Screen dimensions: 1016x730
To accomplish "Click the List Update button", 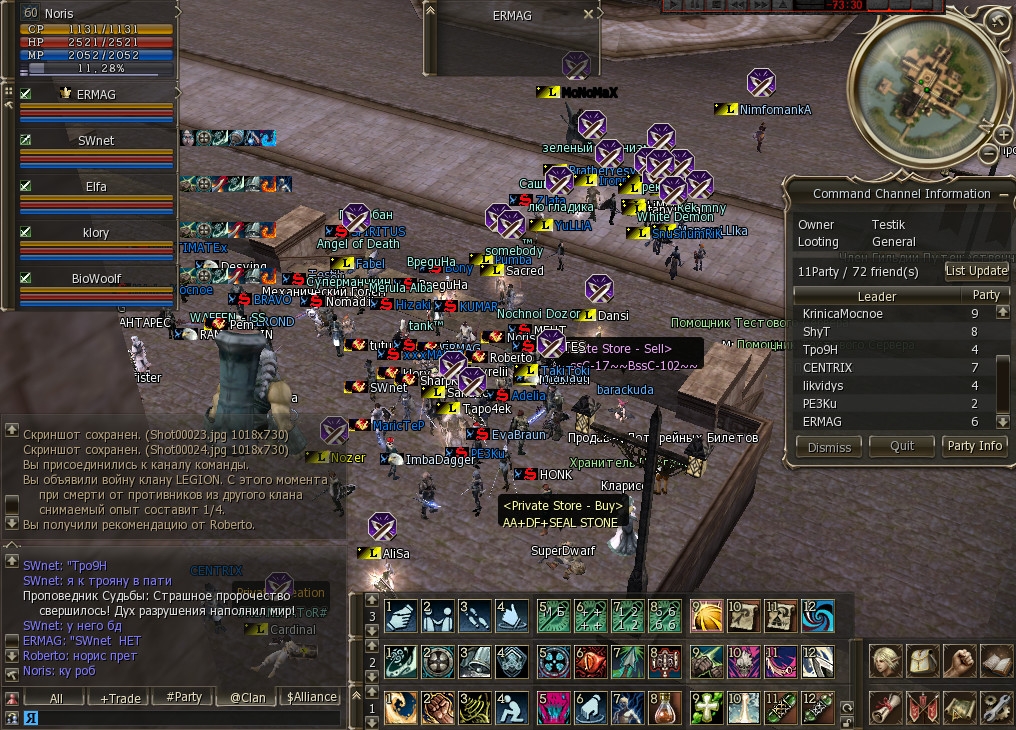I will pyautogui.click(x=976, y=270).
